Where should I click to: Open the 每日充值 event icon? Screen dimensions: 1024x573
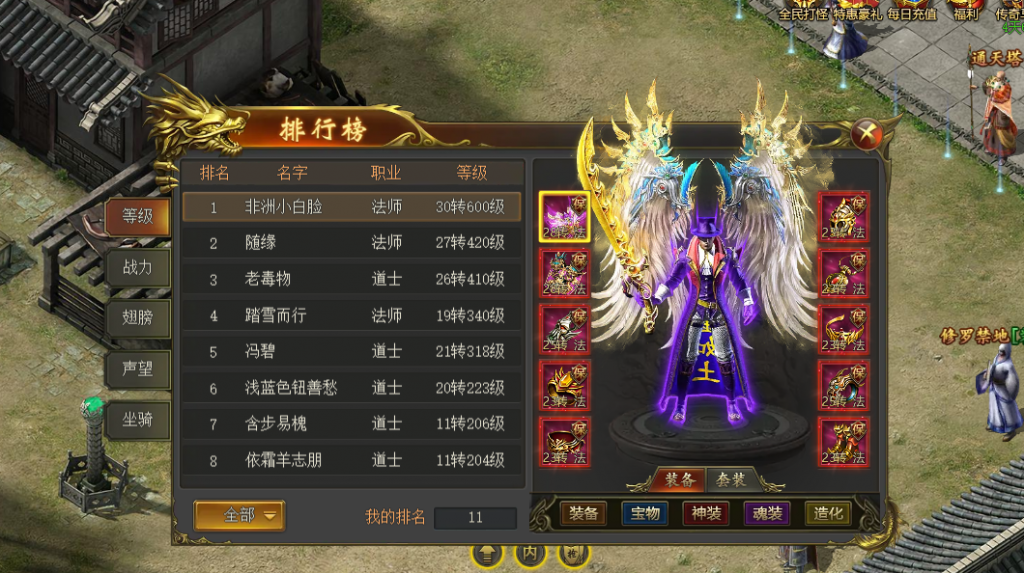point(911,12)
